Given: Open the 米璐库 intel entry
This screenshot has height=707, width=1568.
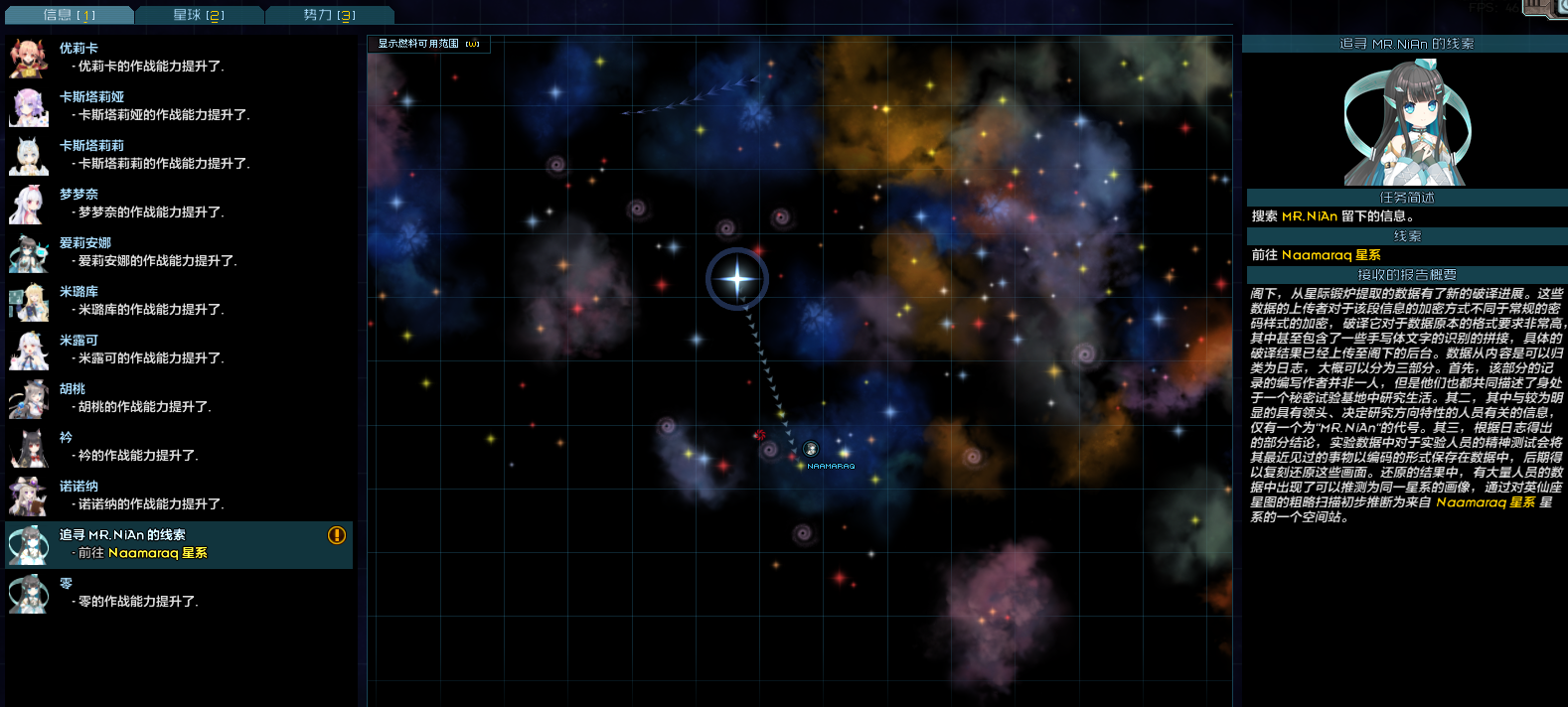Looking at the screenshot, I should (179, 301).
